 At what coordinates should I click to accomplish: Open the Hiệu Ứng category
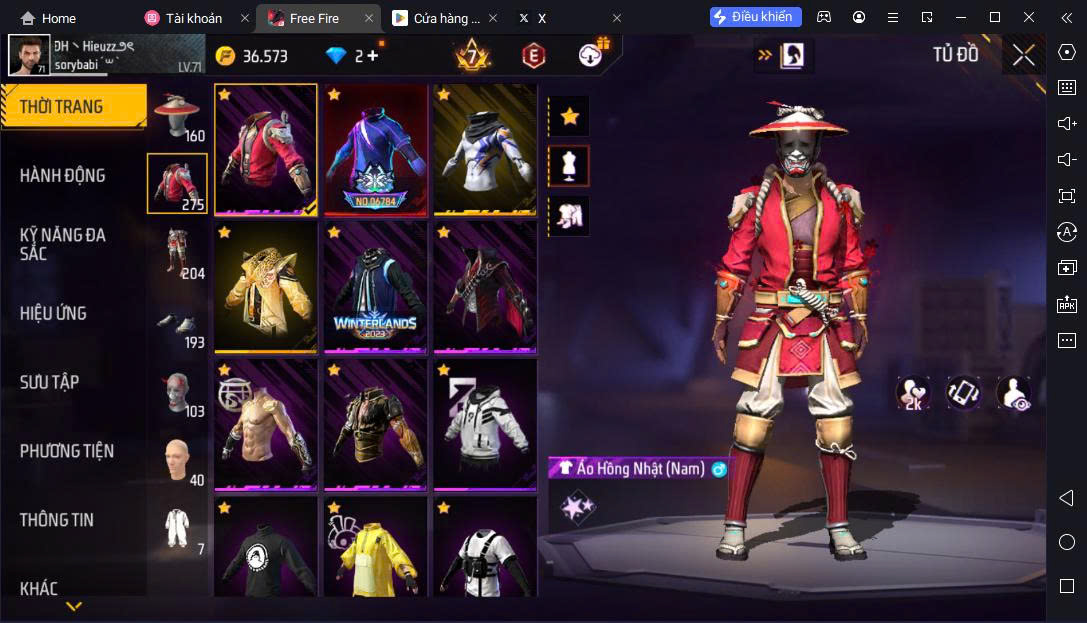click(53, 313)
